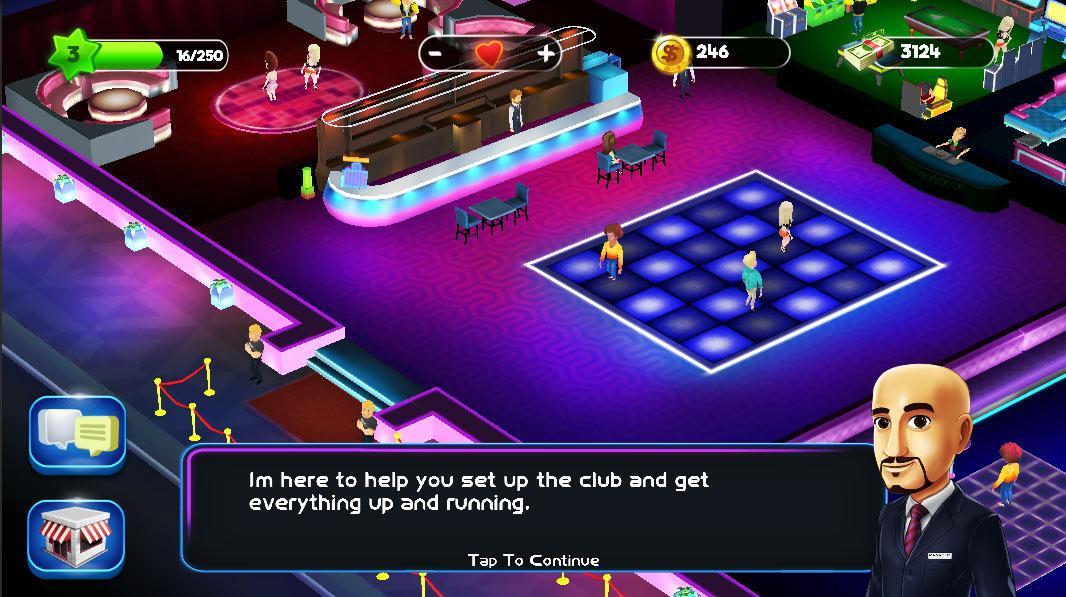The height and width of the screenshot is (597, 1066).
Task: Open the chat messages button
Action: (x=78, y=434)
